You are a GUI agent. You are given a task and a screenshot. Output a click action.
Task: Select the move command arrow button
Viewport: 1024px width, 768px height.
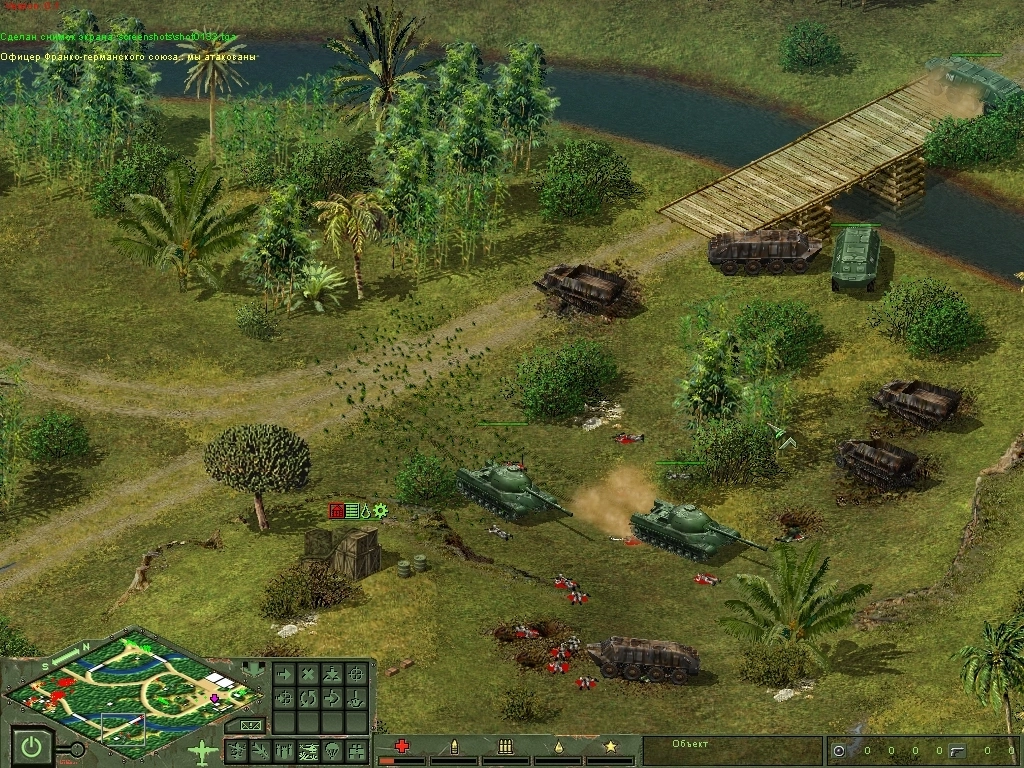pos(283,675)
